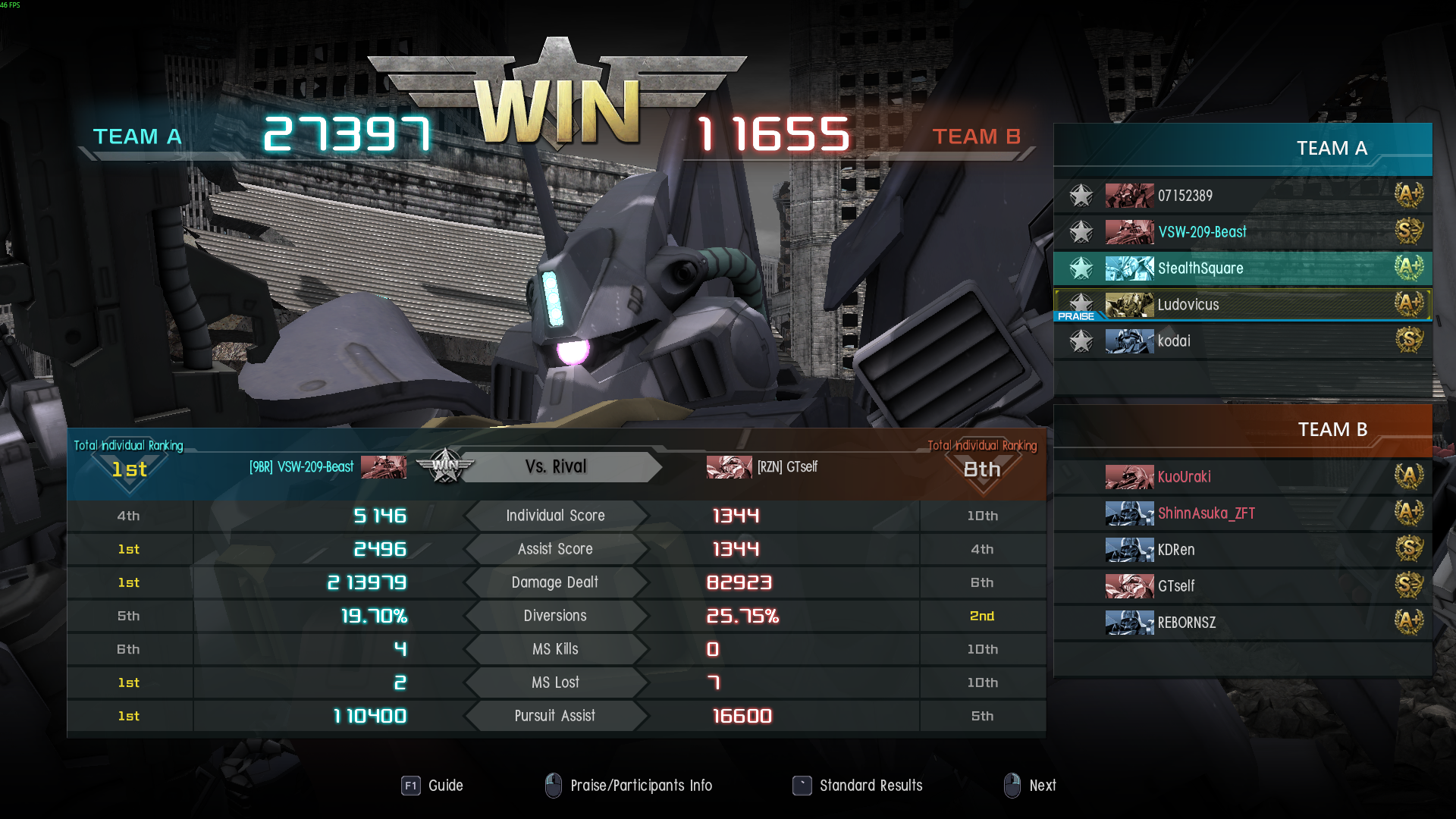1456x819 pixels.
Task: Pick GTself in the Team B roster
Action: coord(1244,586)
